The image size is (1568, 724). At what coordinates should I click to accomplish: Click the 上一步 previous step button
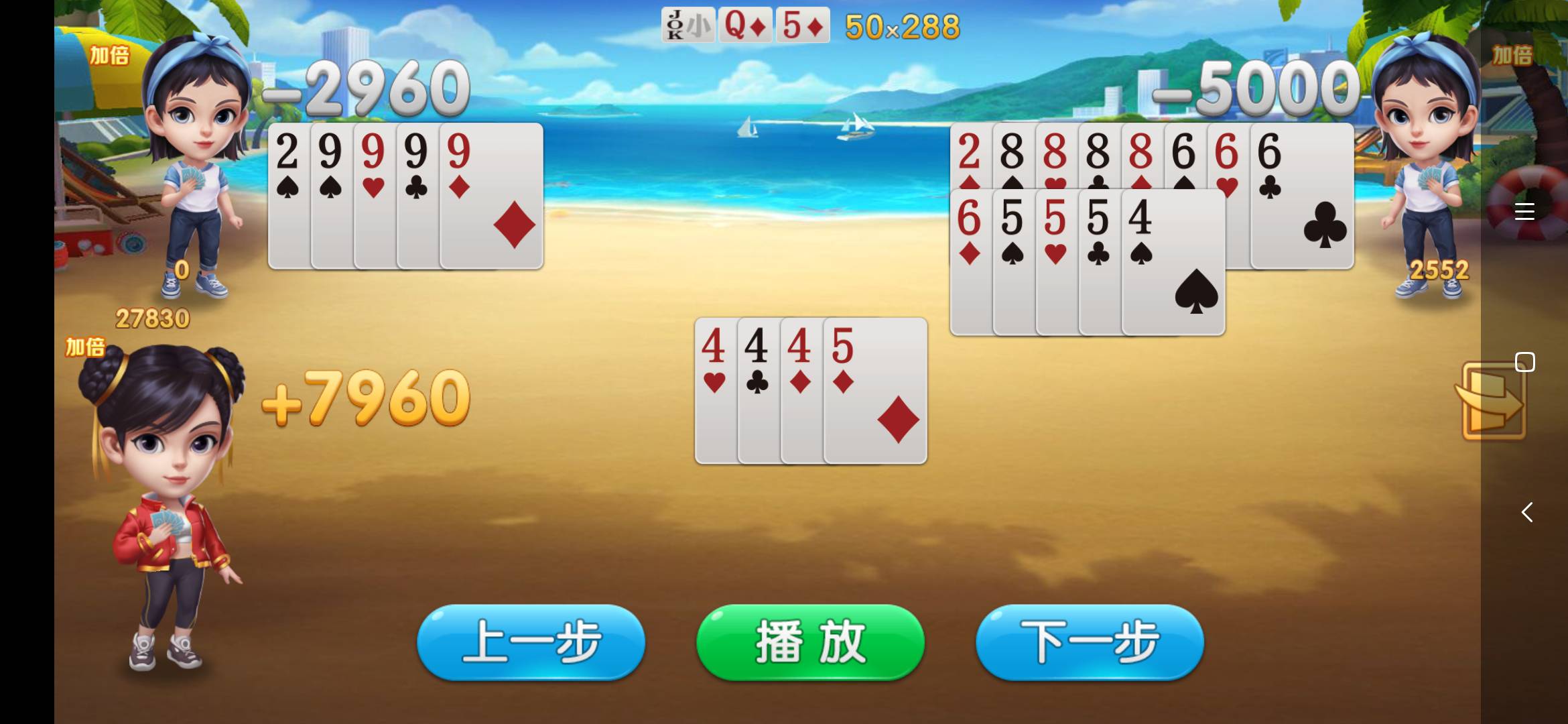531,642
